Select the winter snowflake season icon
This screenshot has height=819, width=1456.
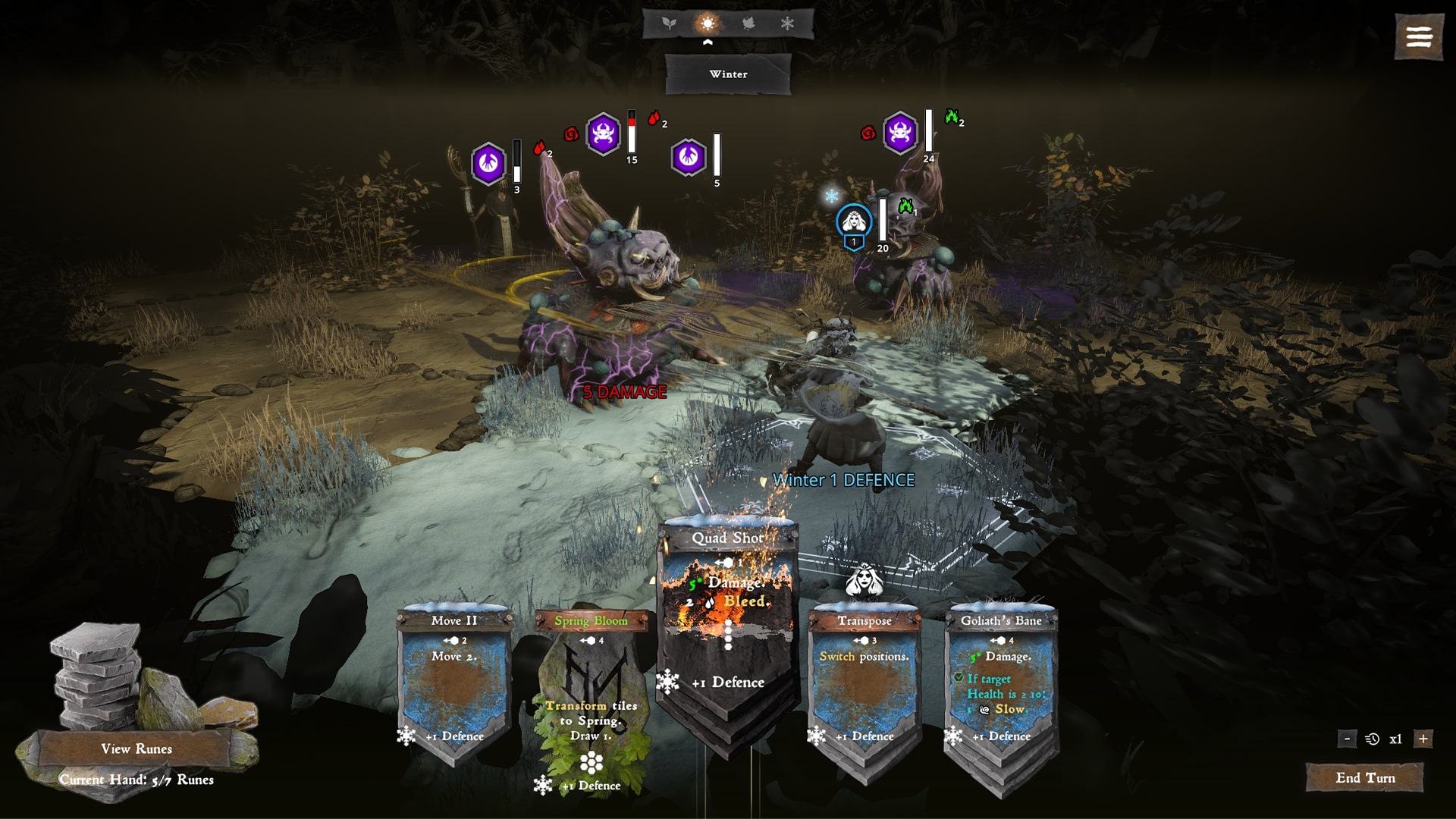(x=788, y=24)
